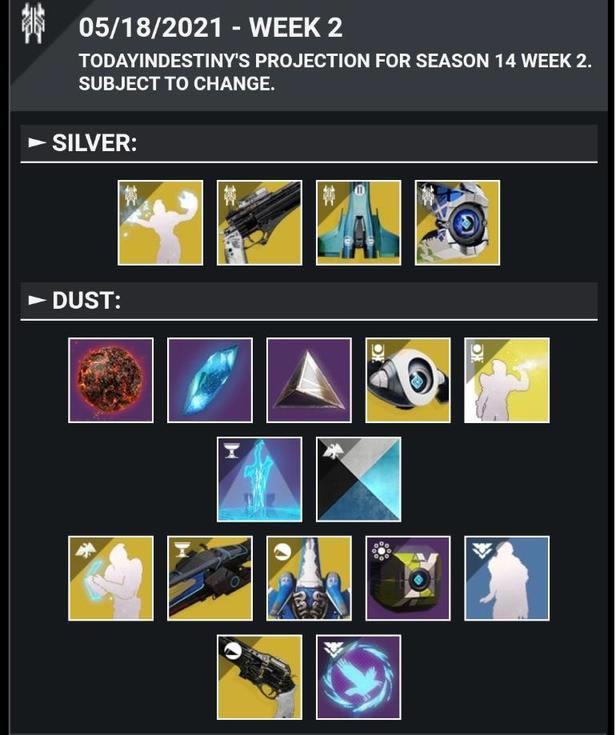This screenshot has width=616, height=735.
Task: Choose the emote on blue background
Action: click(507, 578)
